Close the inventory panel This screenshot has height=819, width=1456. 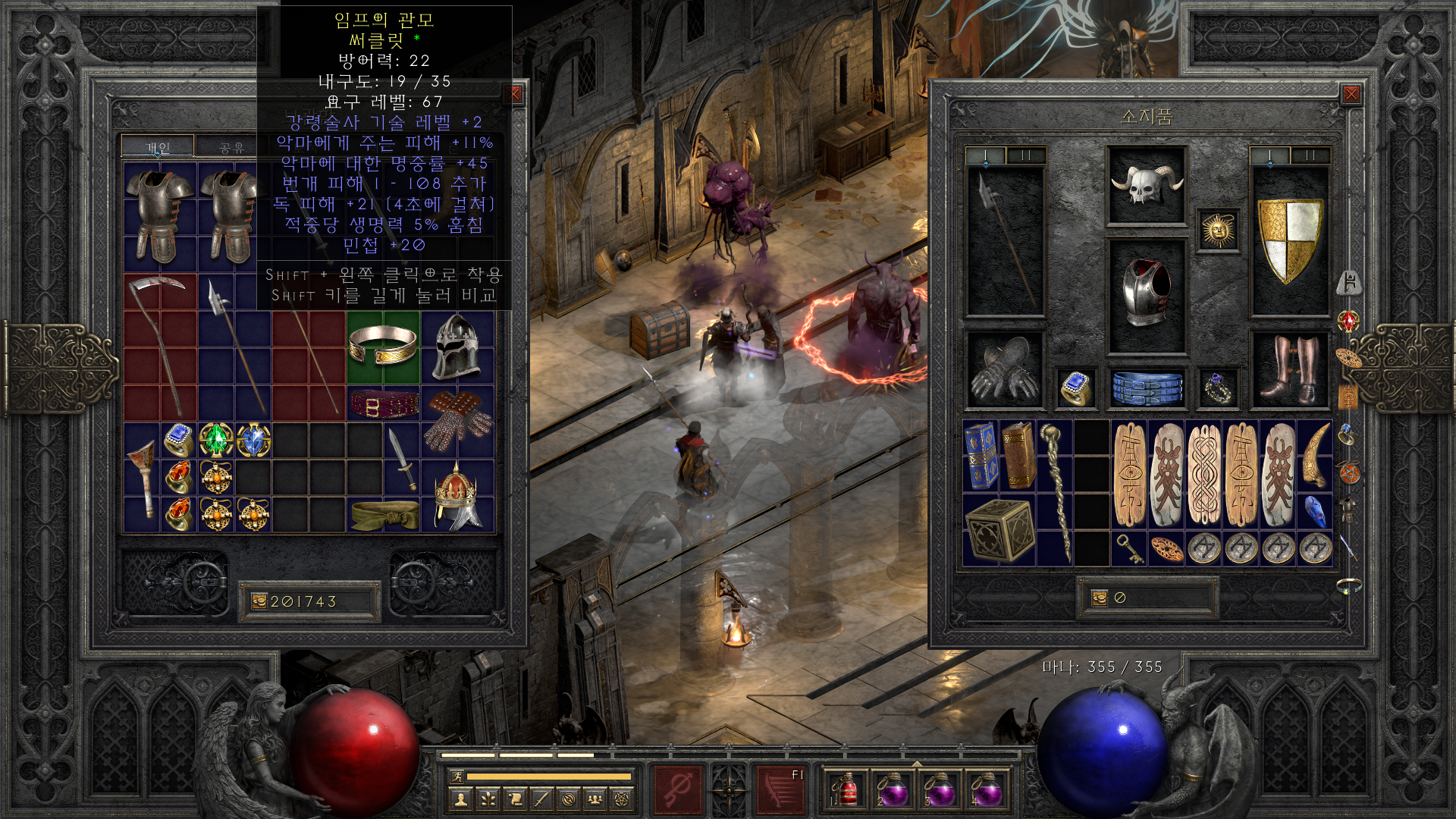pos(1351,94)
